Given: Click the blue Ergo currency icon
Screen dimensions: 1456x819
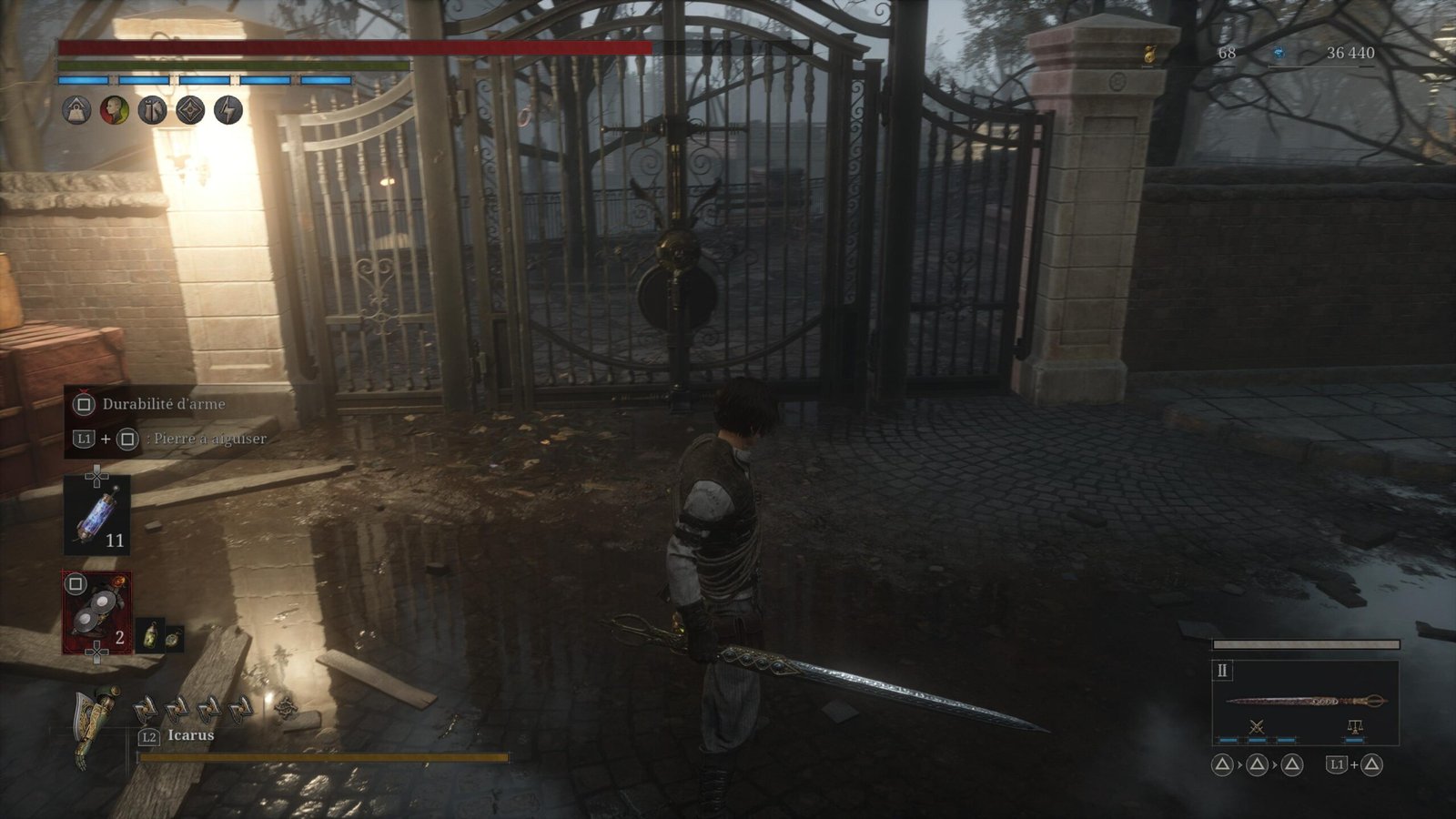Looking at the screenshot, I should pos(1279,54).
